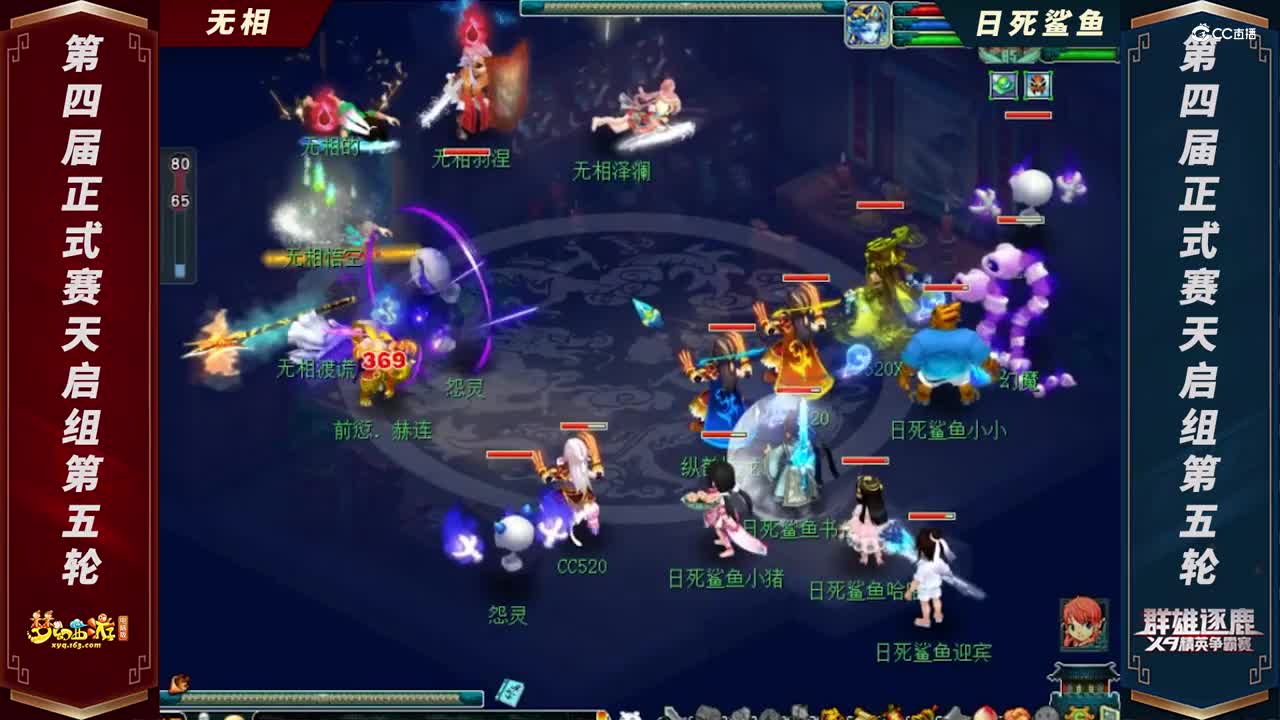
Task: Click the green orb buff icon below the portrait
Action: pyautogui.click(x=1004, y=85)
